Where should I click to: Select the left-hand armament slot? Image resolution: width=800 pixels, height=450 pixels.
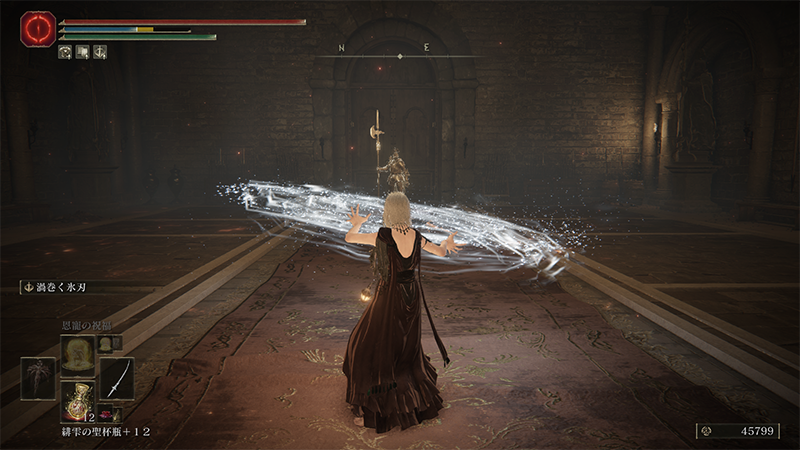click(38, 378)
